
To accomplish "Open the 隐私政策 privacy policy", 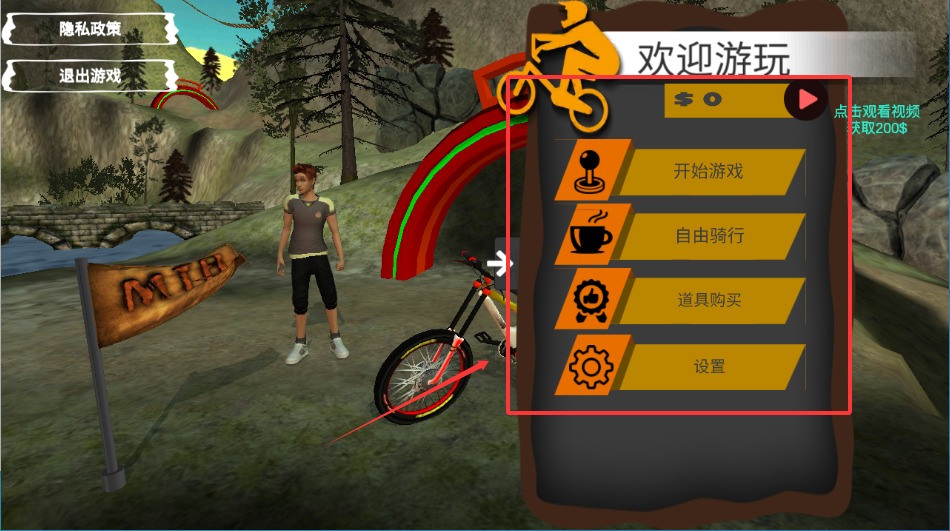I will pos(90,29).
